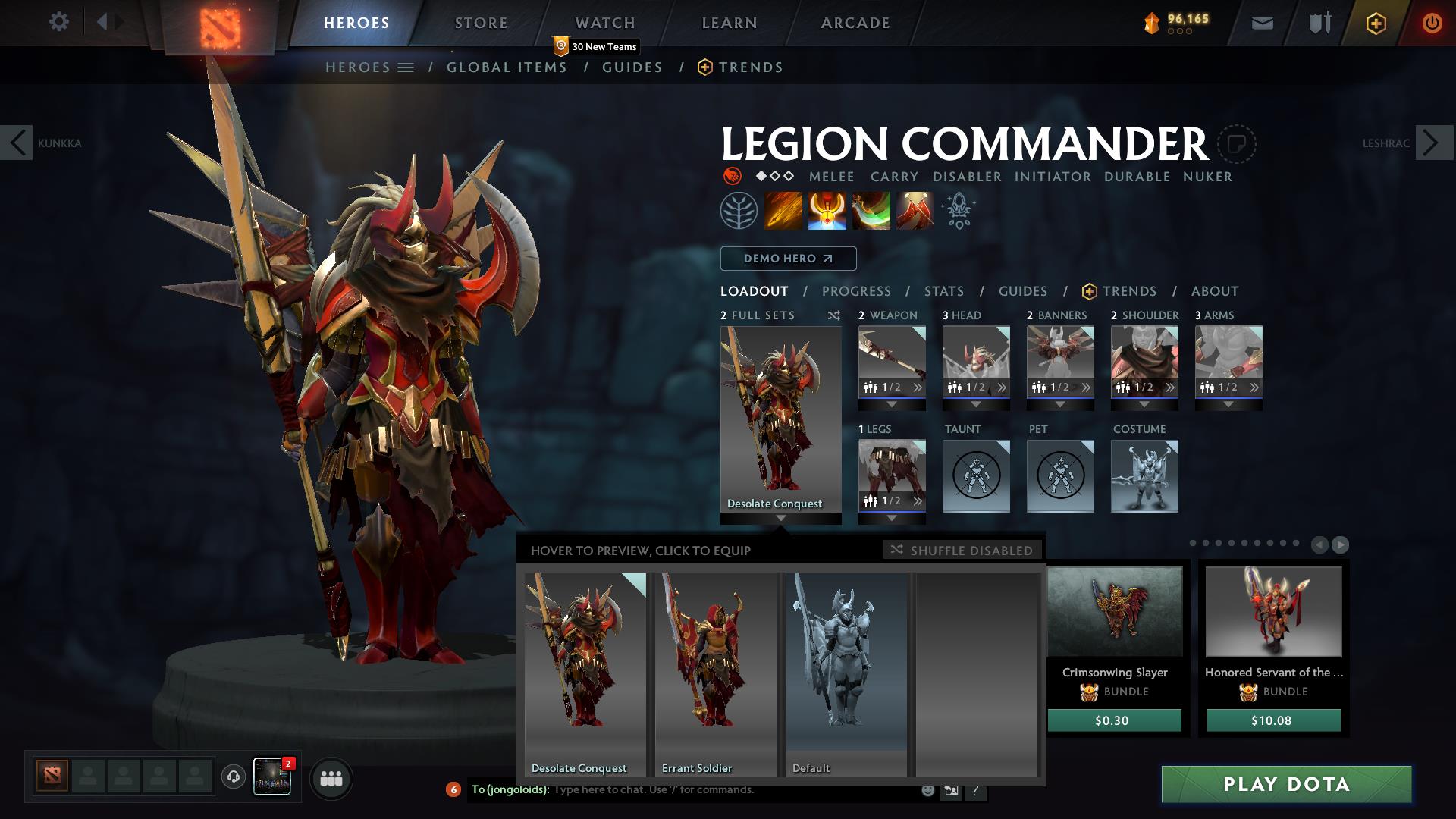The height and width of the screenshot is (819, 1456).
Task: View the About section
Action: point(1215,291)
